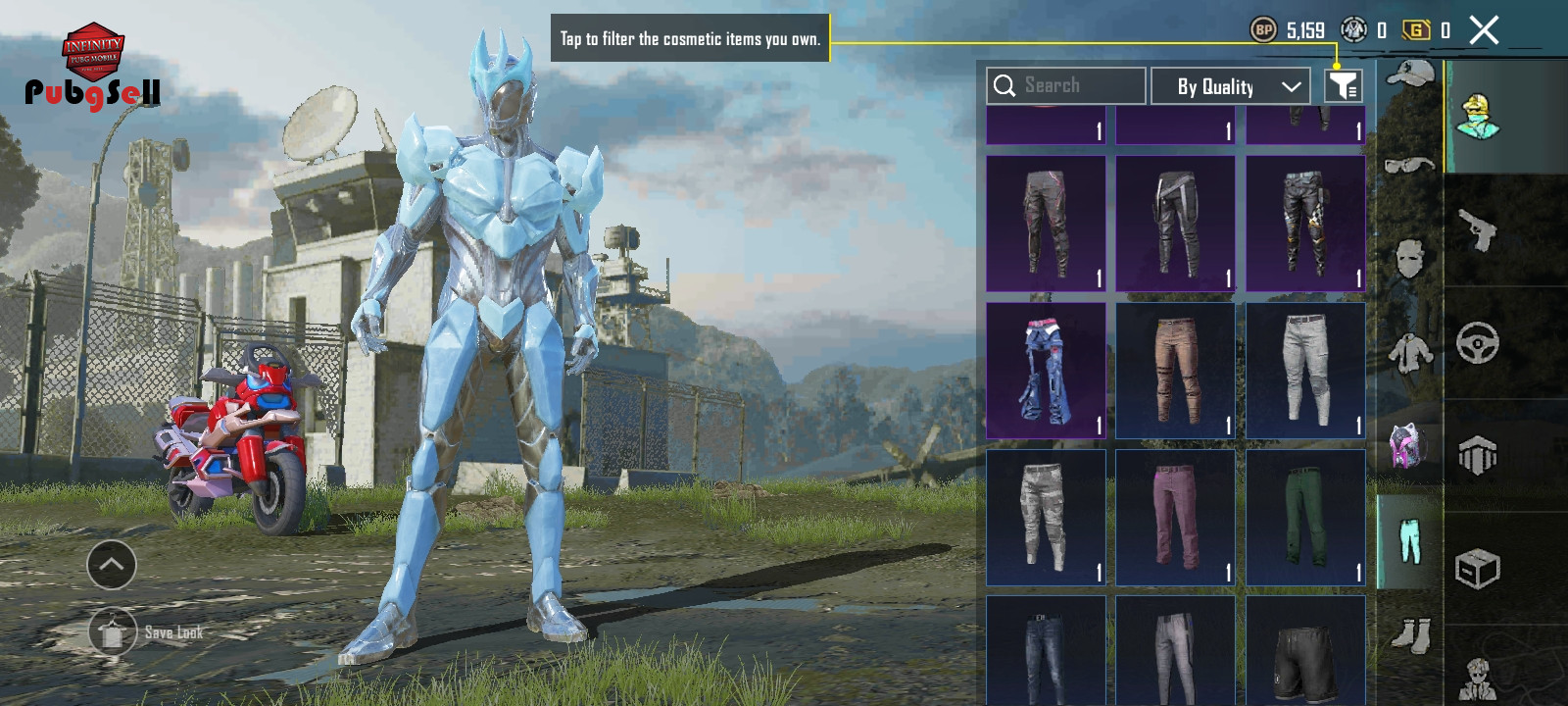Select the mauve purple pants
Image resolution: width=1568 pixels, height=706 pixels.
click(x=1175, y=517)
